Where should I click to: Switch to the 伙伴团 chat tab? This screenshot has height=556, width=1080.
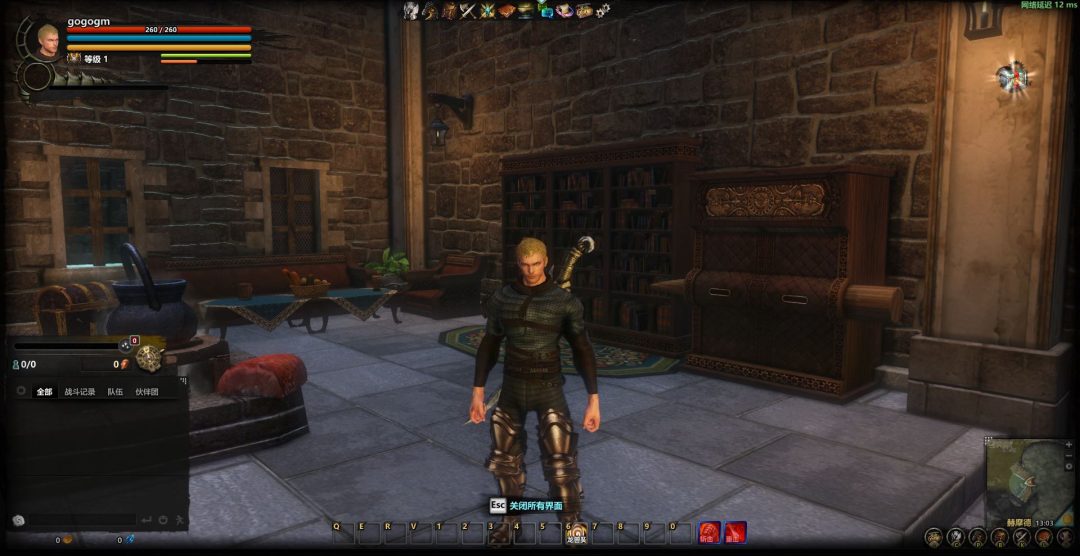pos(146,392)
